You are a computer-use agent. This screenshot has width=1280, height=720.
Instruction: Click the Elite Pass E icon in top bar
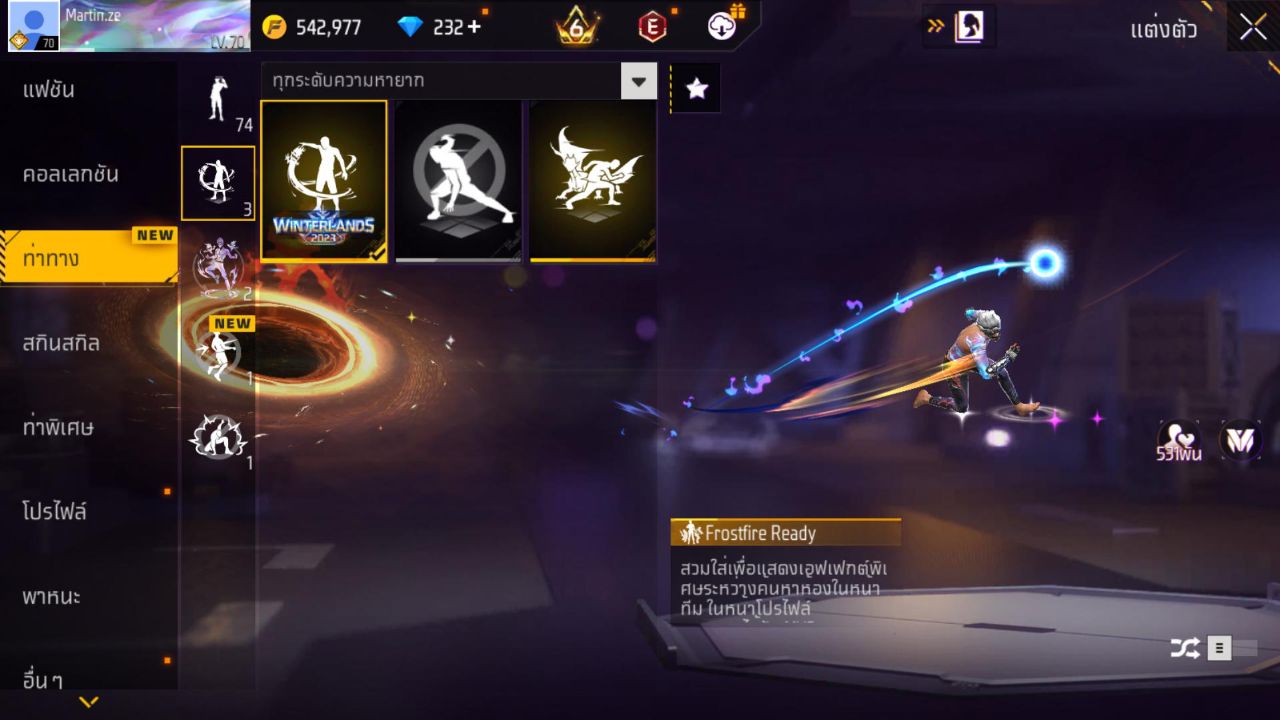tap(653, 27)
